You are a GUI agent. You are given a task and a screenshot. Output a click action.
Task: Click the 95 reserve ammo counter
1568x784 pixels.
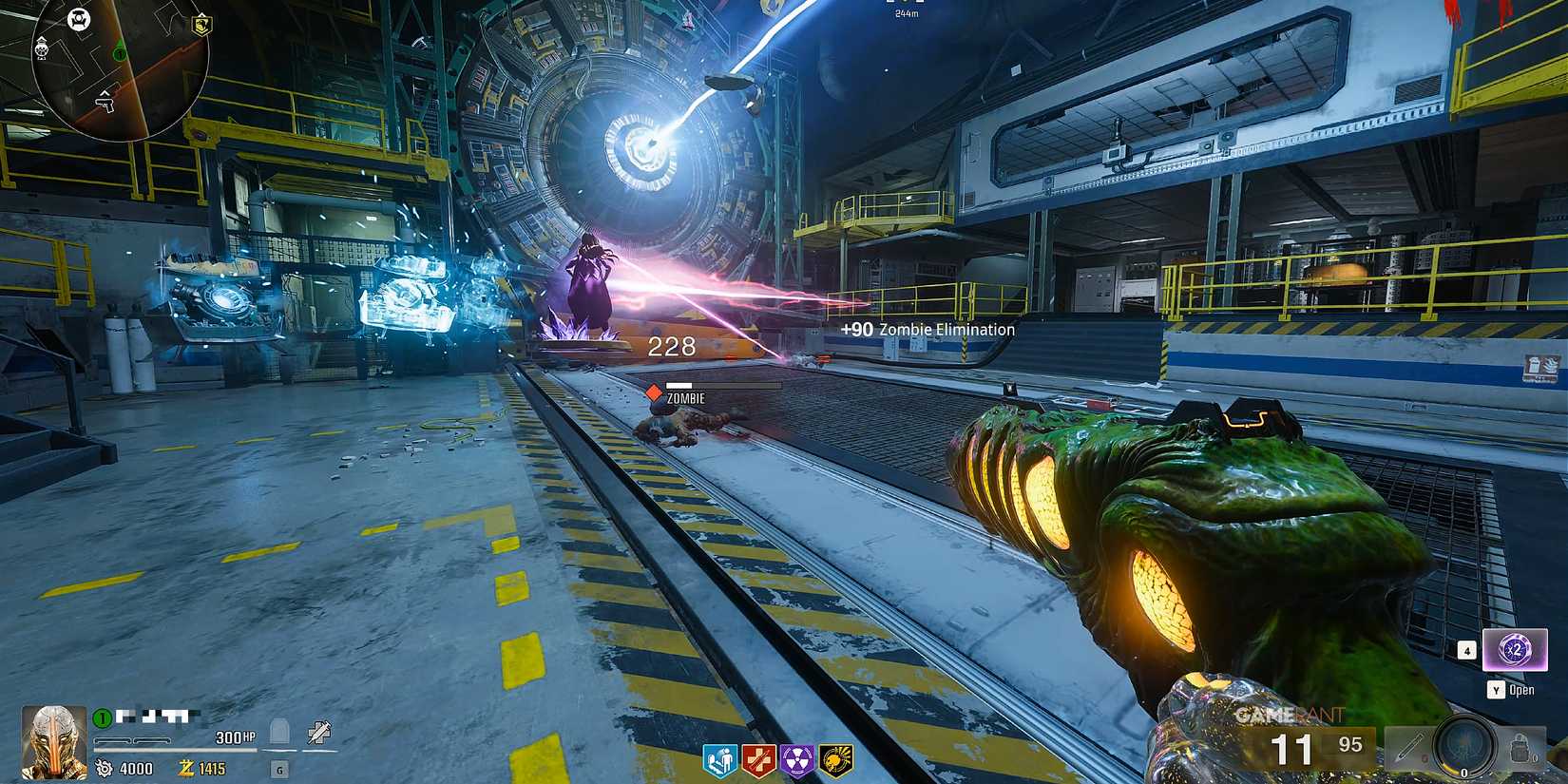pyautogui.click(x=1351, y=743)
